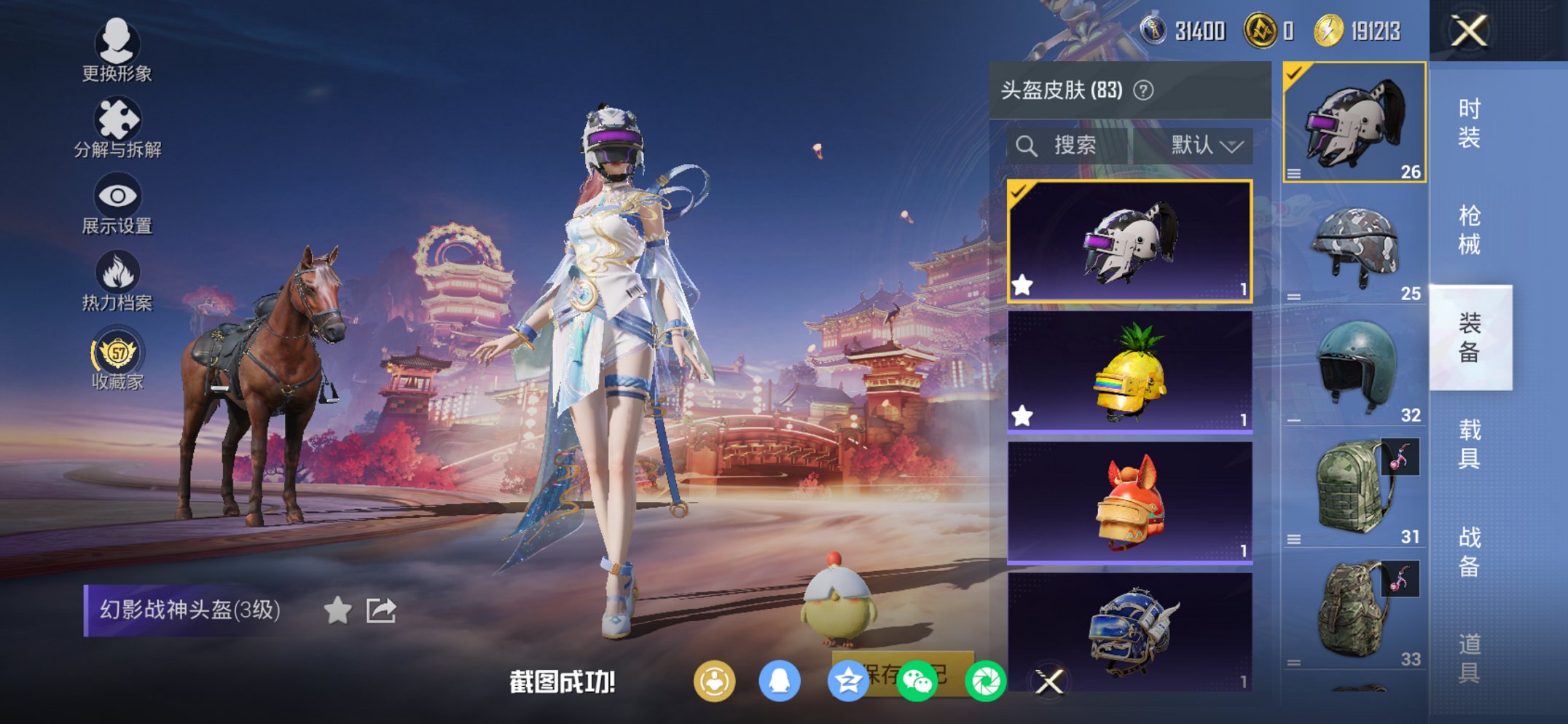Open the 默认 sort dropdown
Image resolution: width=1568 pixels, height=724 pixels.
click(x=1208, y=145)
